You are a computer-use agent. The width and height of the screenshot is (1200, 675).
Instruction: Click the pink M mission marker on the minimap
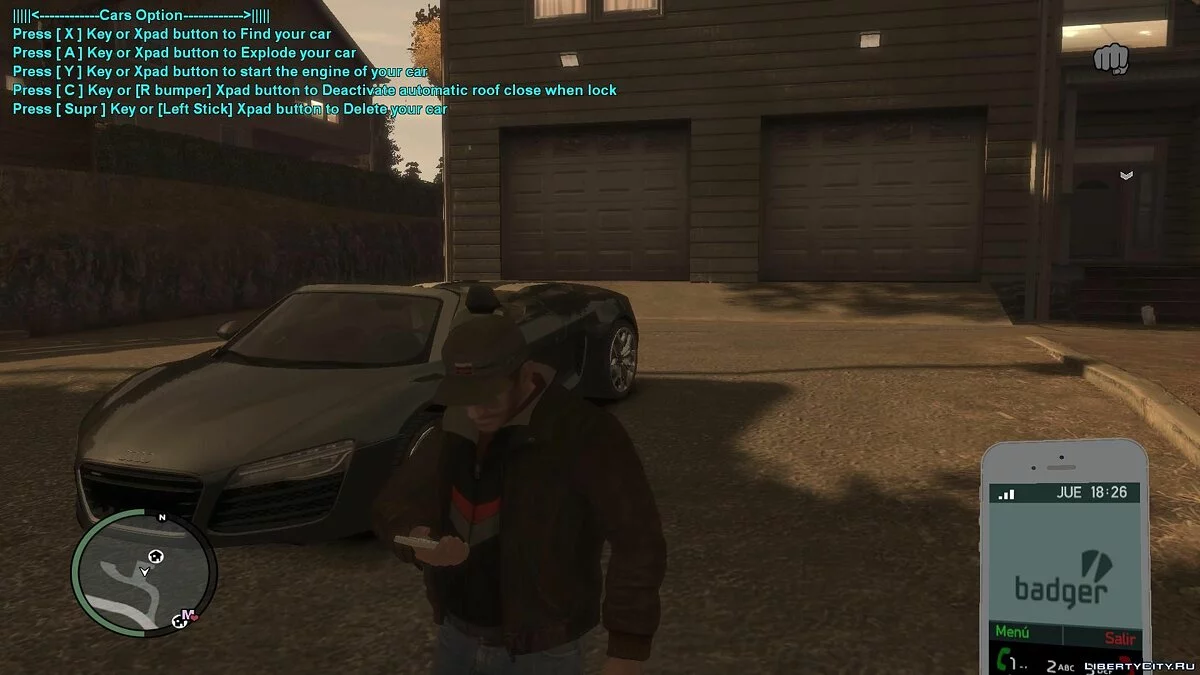point(187,616)
